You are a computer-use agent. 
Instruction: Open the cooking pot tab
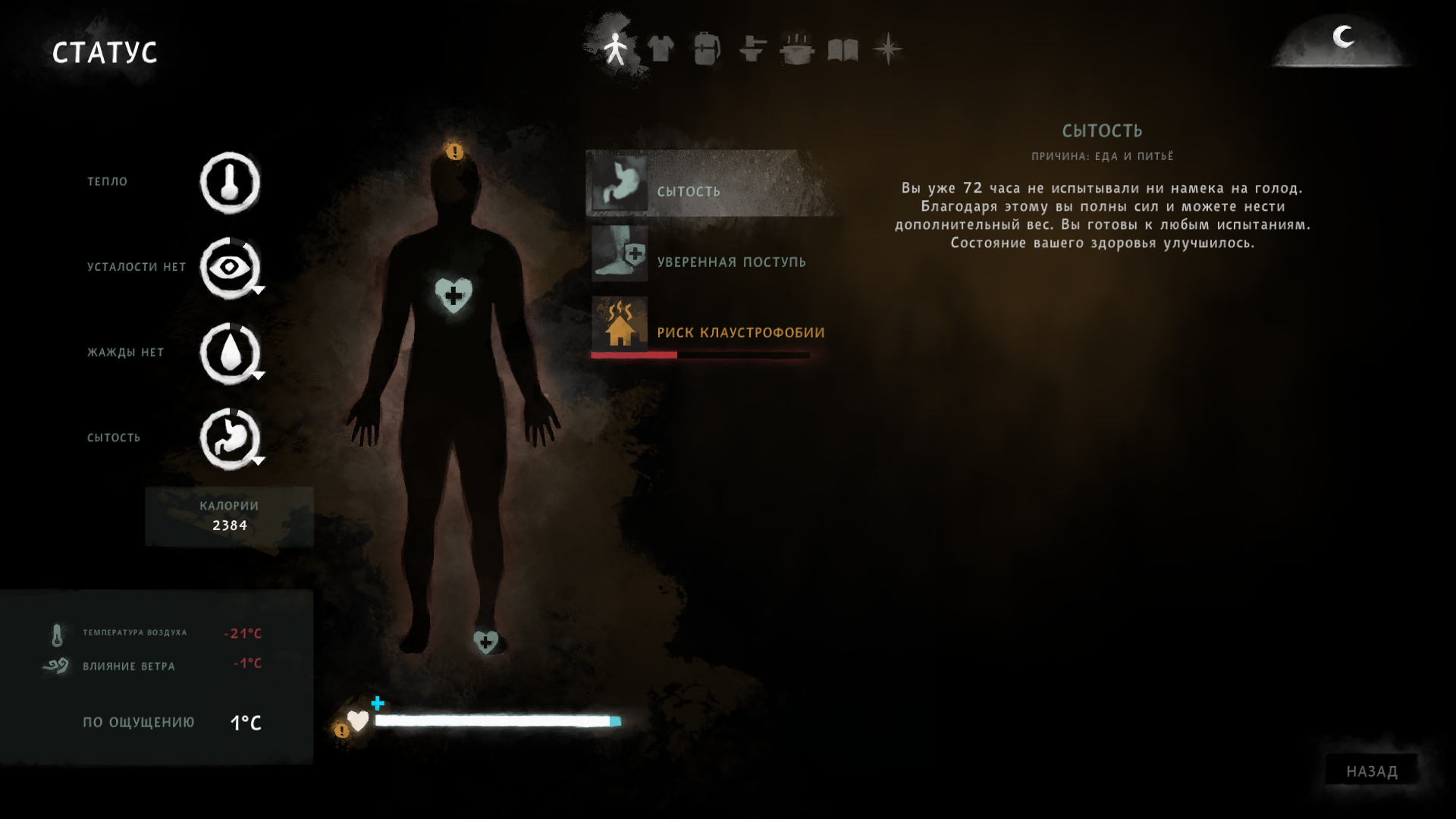pos(797,49)
